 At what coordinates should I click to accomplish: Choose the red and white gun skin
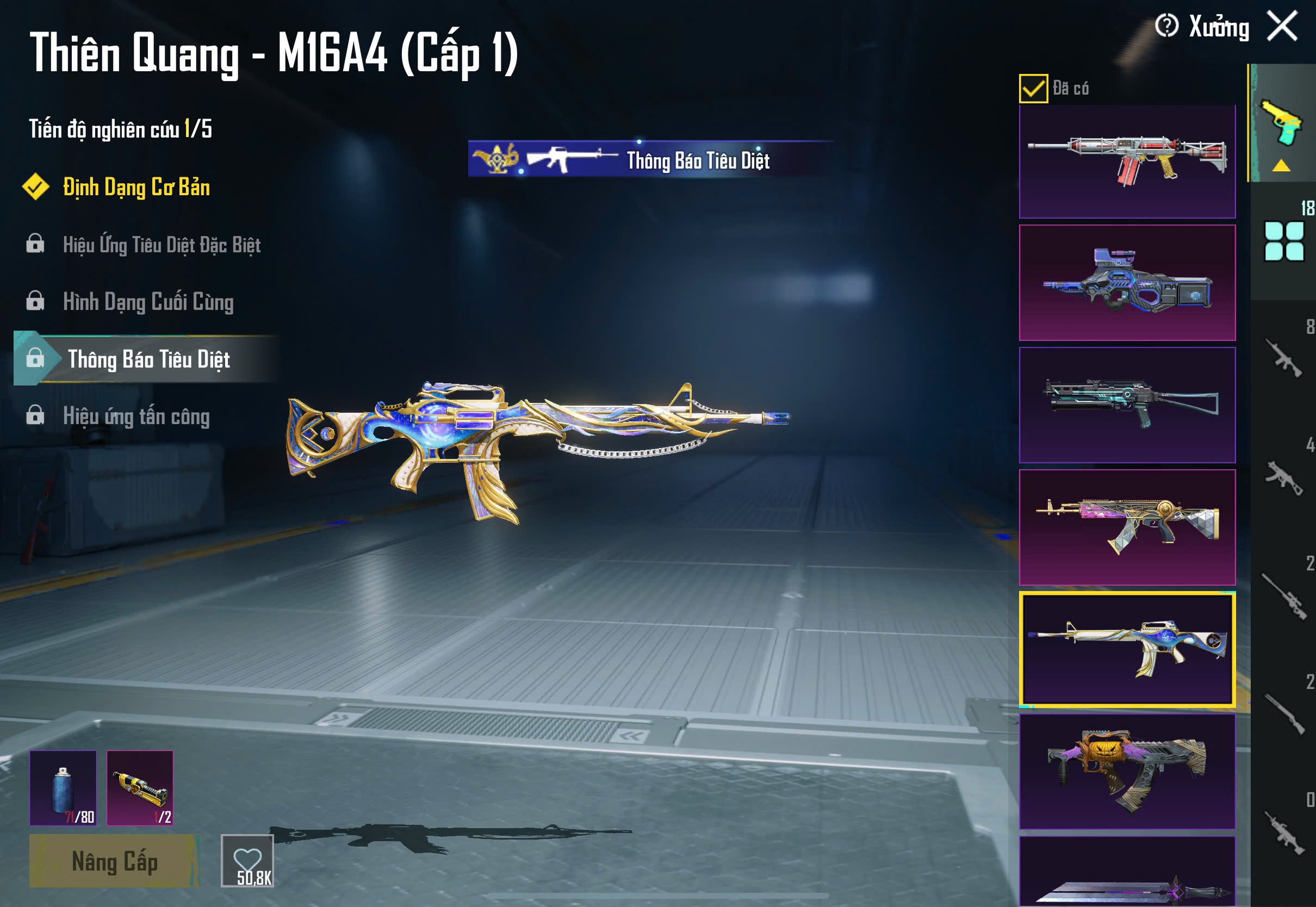coord(1127,161)
